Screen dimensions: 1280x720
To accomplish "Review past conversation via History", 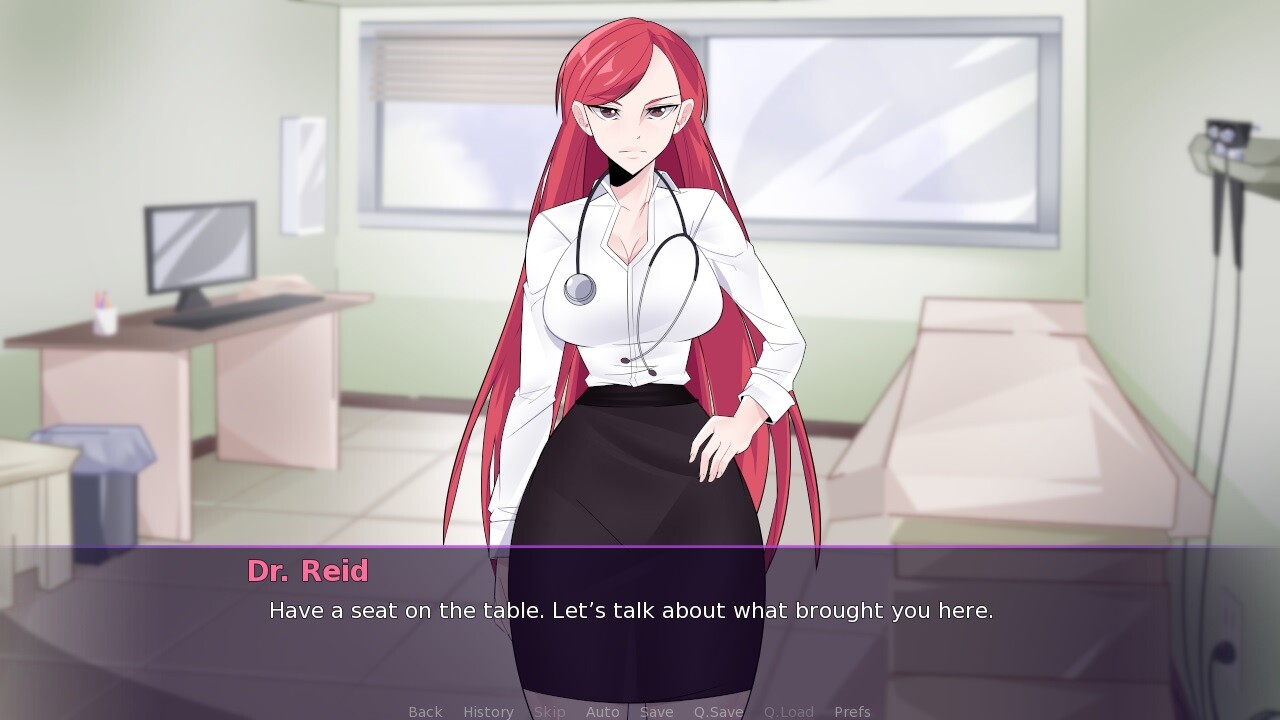I will pyautogui.click(x=487, y=711).
